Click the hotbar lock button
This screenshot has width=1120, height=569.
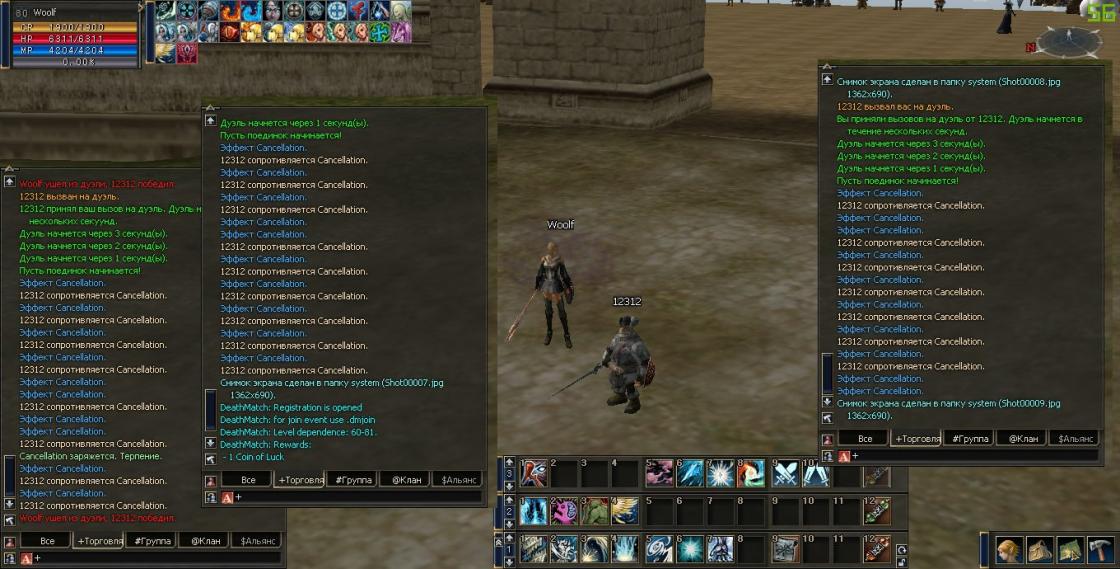(903, 561)
